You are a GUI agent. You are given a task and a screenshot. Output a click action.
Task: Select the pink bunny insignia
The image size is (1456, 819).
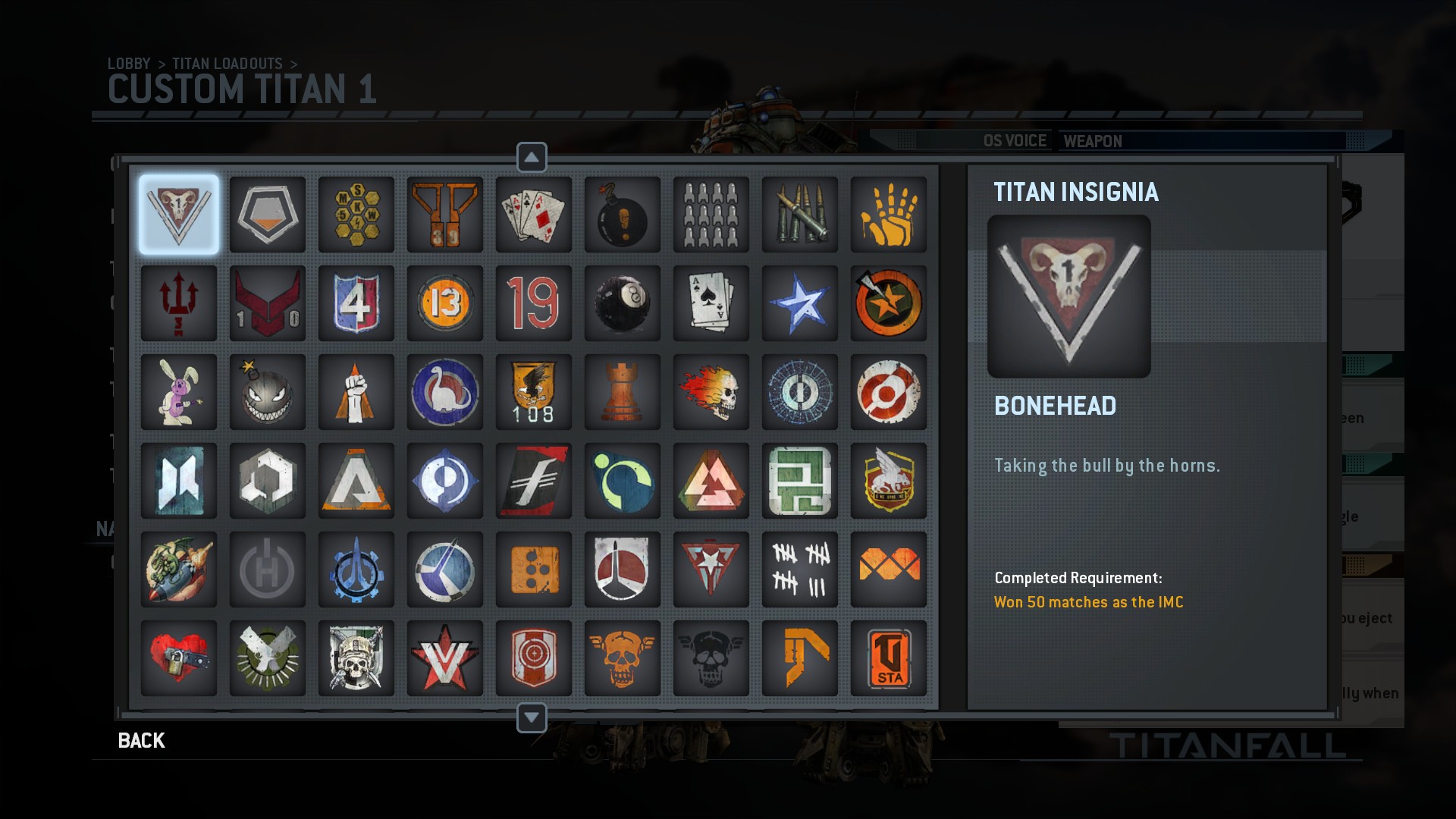pos(178,392)
